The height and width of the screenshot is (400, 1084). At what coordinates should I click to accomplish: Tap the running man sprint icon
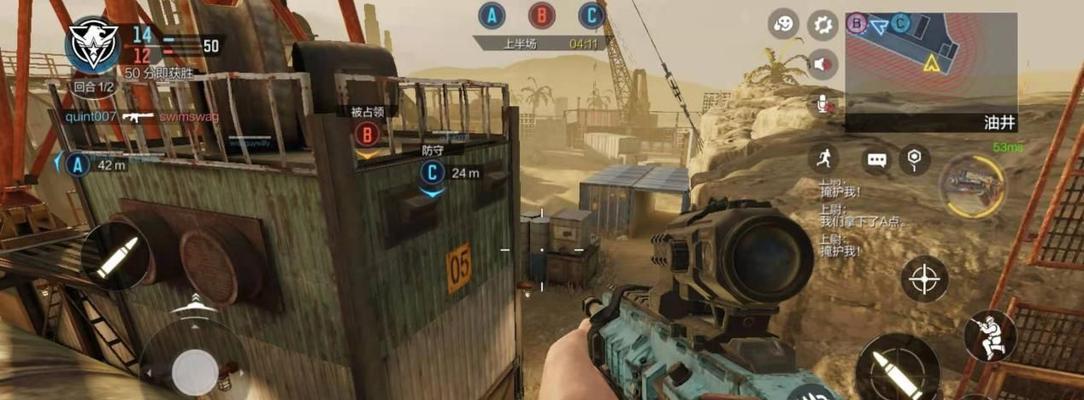[x=824, y=158]
